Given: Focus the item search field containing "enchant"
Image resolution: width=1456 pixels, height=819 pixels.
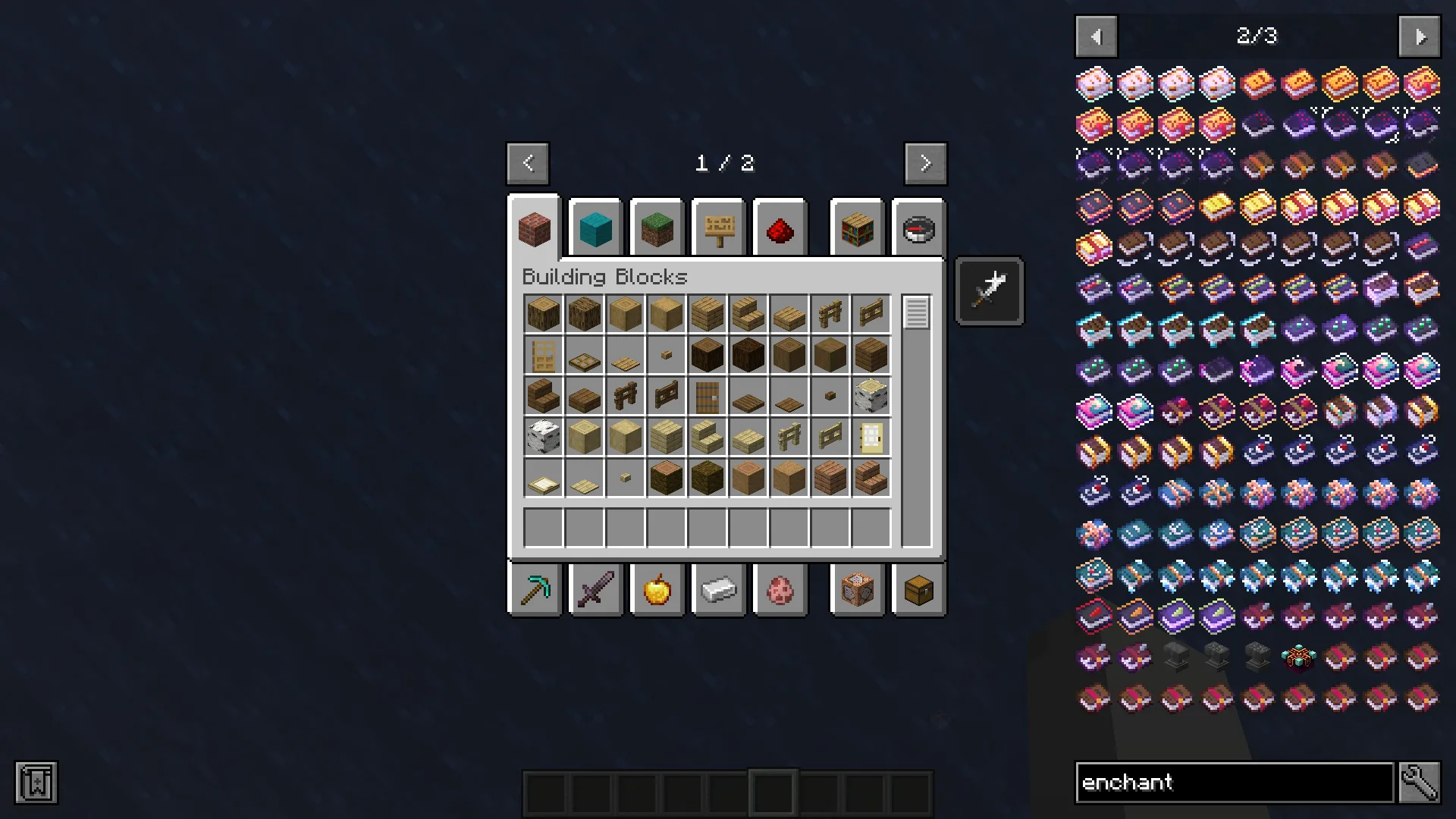Looking at the screenshot, I should (1234, 783).
